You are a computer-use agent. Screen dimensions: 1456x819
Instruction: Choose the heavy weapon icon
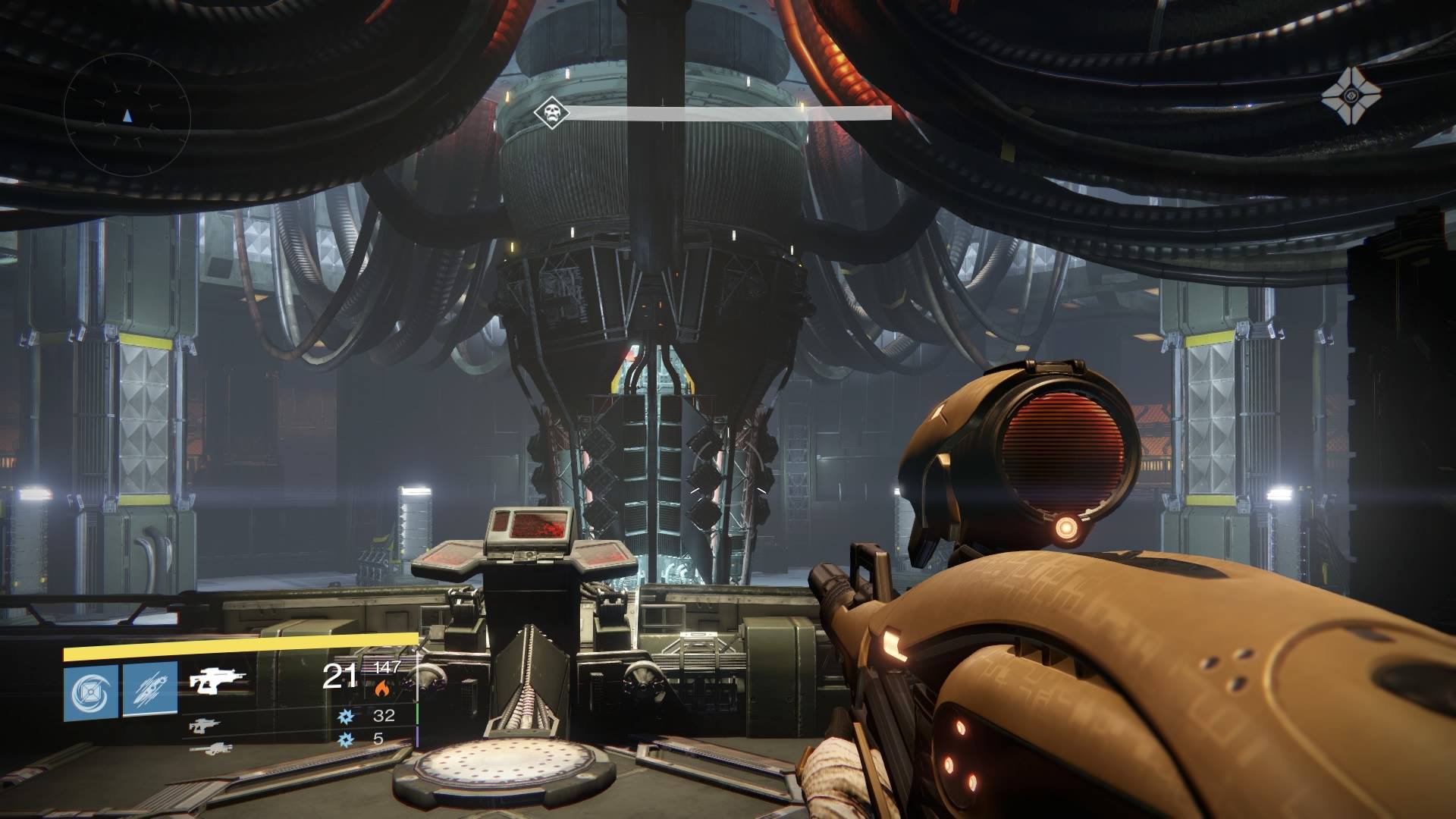click(210, 748)
